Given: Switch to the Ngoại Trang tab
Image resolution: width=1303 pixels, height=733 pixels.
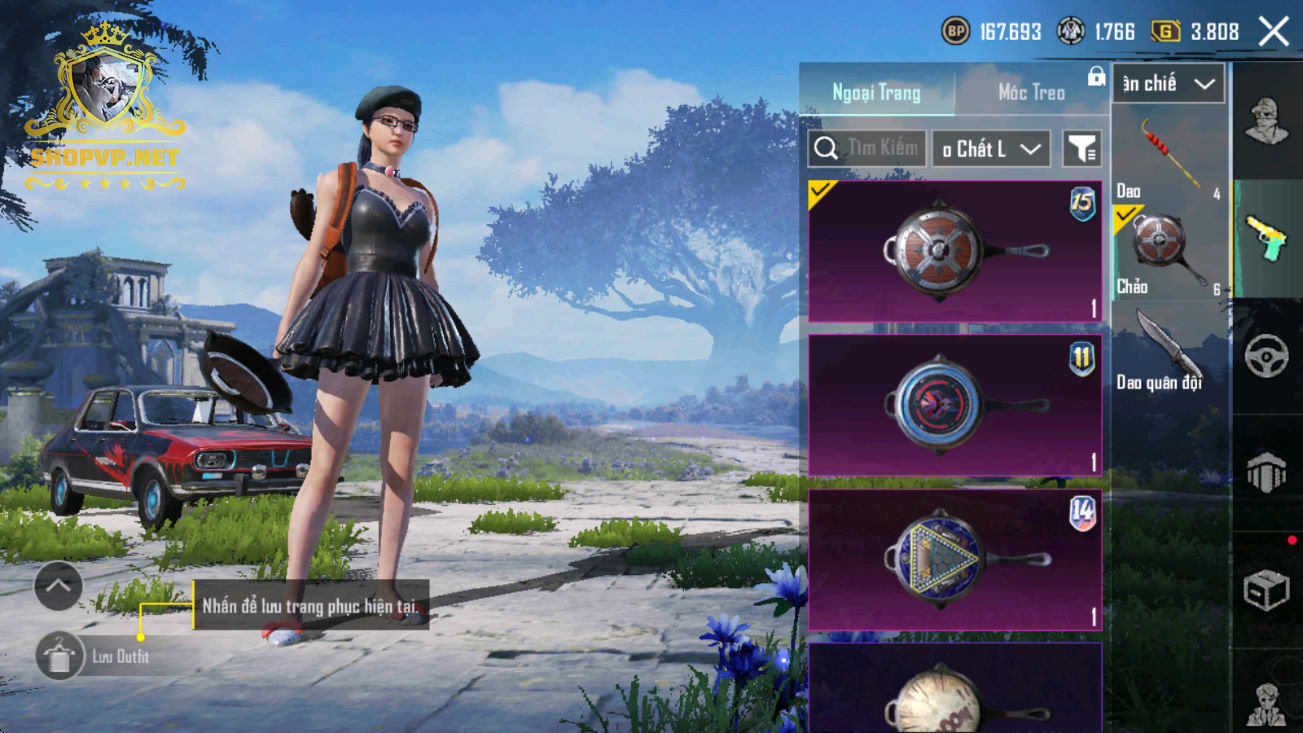Looking at the screenshot, I should pos(876,92).
